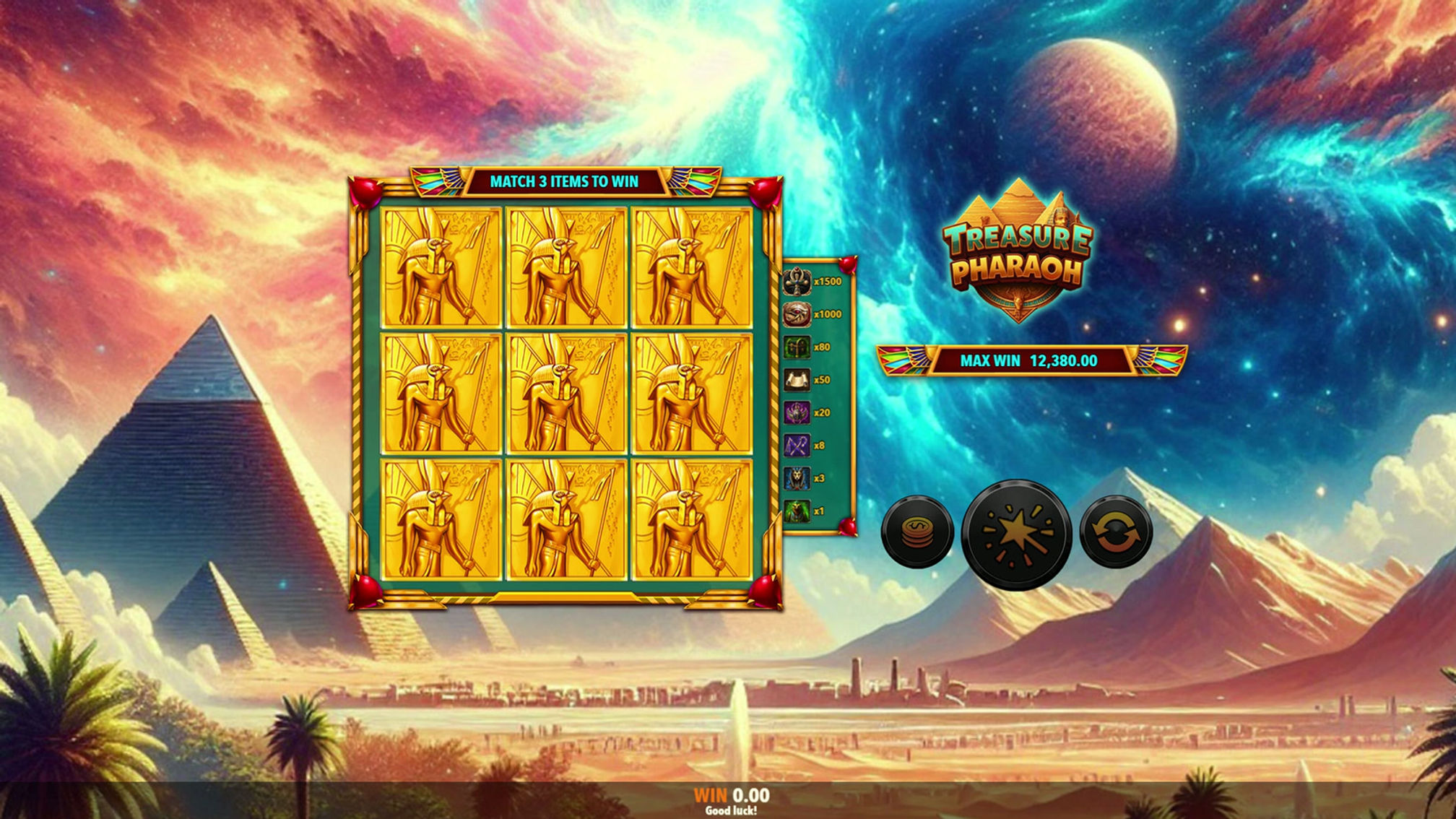Click the scroll x50 paytable symbol
The height and width of the screenshot is (819, 1456).
798,378
